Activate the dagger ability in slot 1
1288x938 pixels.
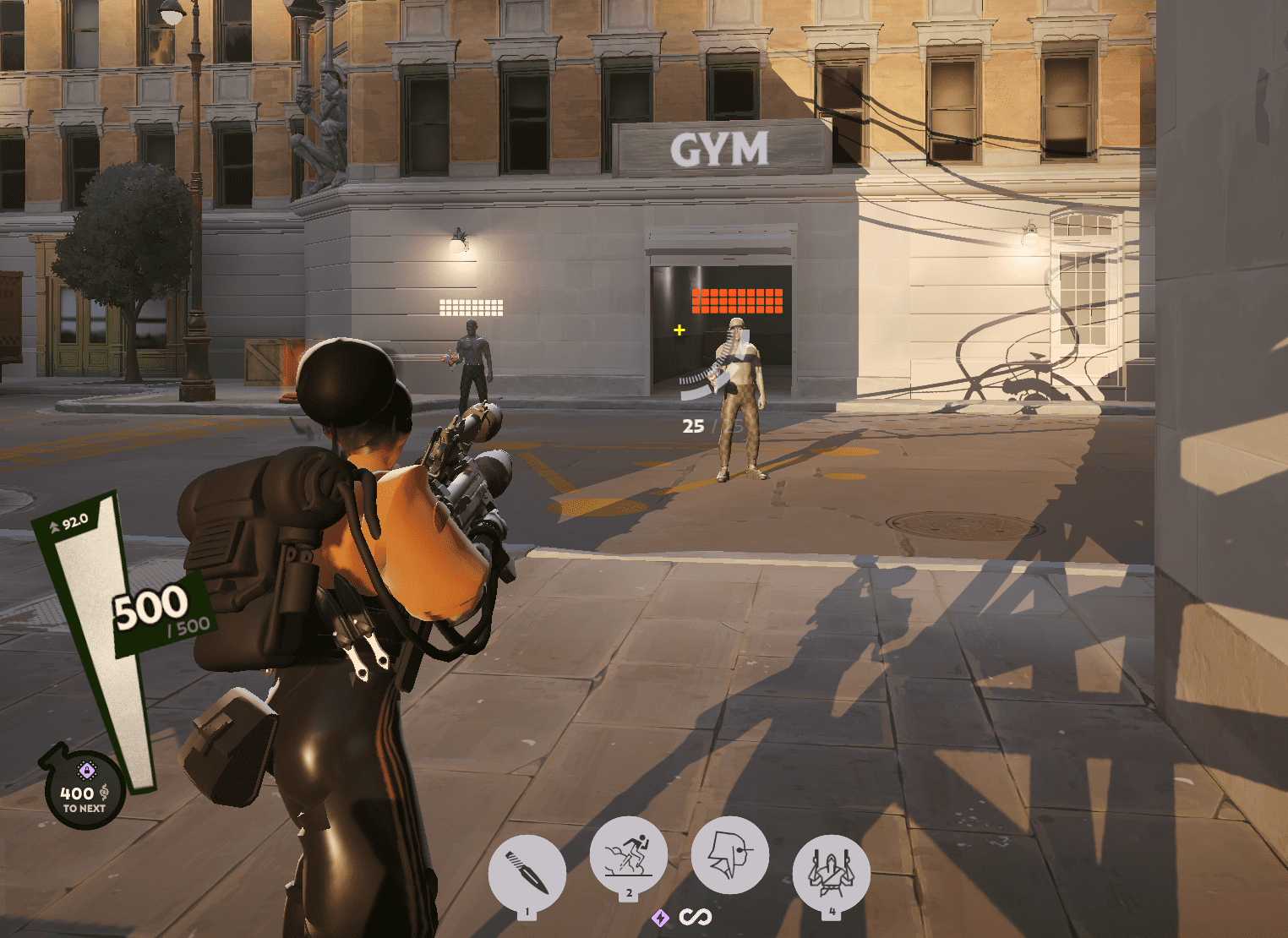[527, 873]
